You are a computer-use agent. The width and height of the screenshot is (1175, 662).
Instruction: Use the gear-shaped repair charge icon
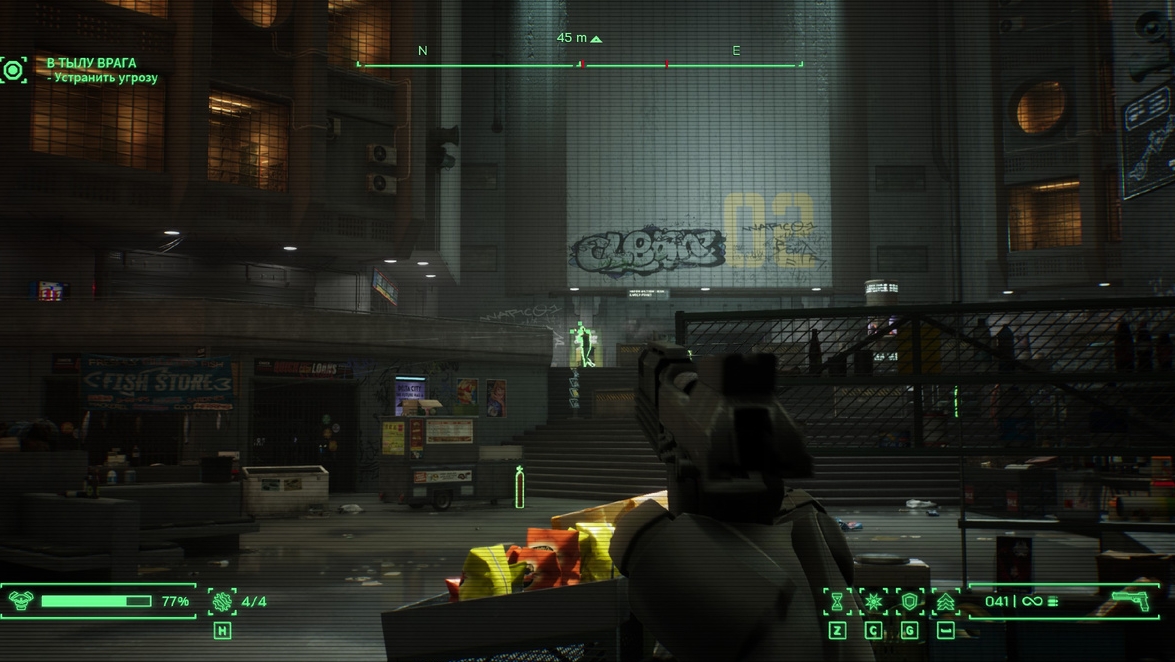(222, 601)
